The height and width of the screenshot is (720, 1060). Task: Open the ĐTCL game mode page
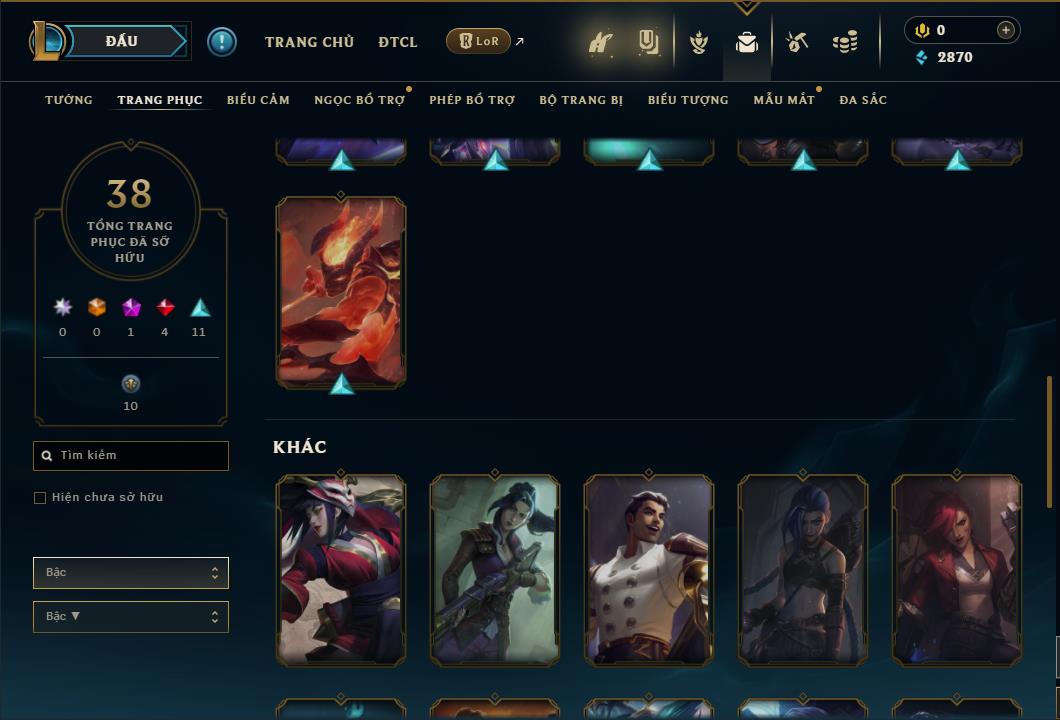coord(398,42)
